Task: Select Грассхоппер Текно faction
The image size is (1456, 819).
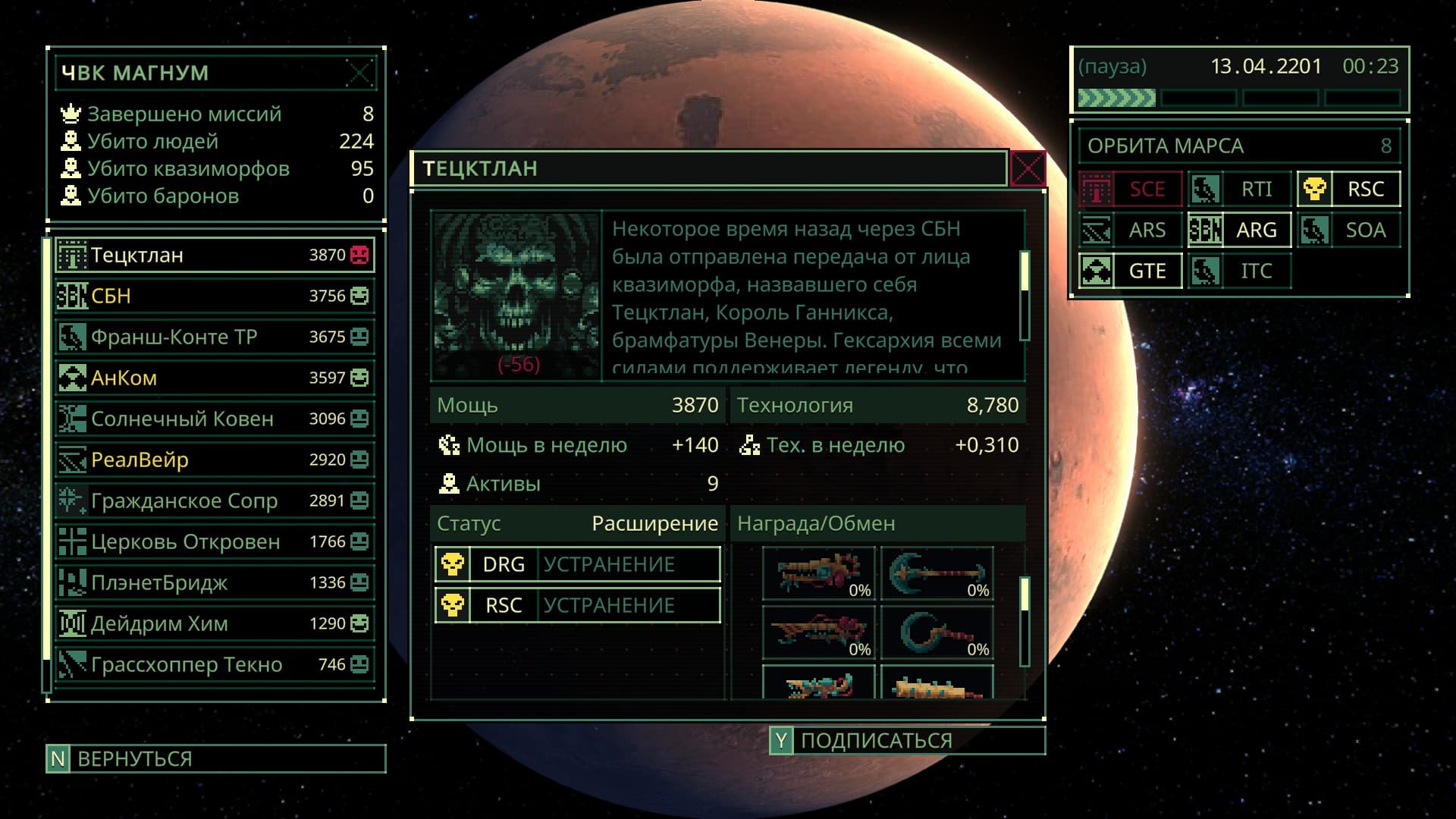Action: click(215, 664)
